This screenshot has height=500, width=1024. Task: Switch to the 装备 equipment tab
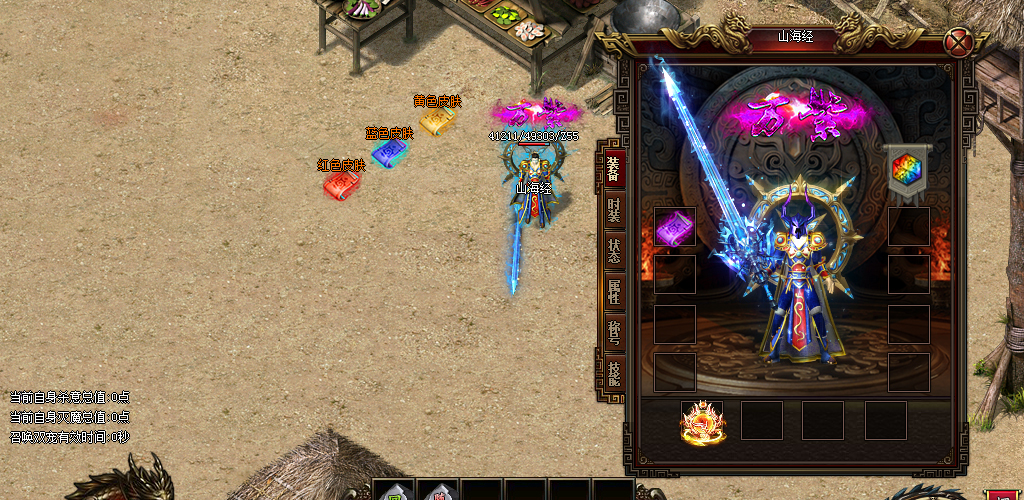(x=613, y=167)
